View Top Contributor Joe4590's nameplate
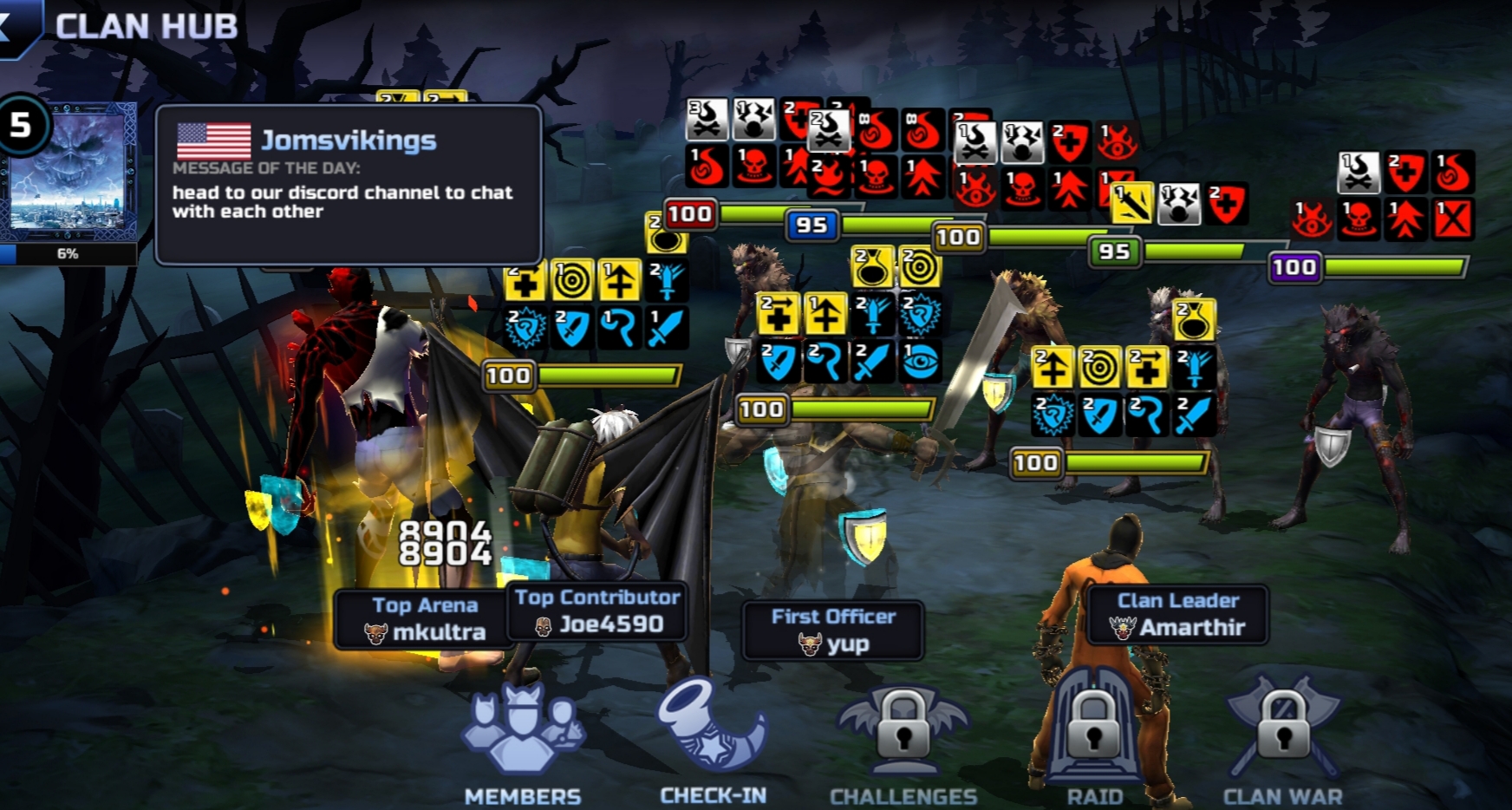1512x810 pixels. [597, 611]
